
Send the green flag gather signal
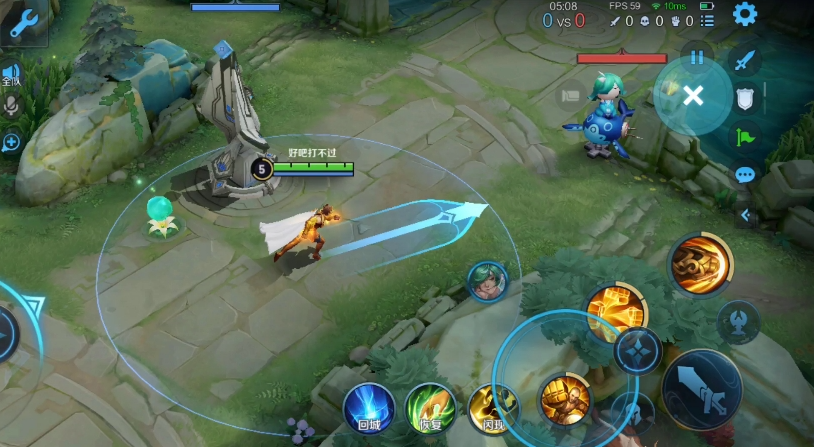(x=743, y=137)
